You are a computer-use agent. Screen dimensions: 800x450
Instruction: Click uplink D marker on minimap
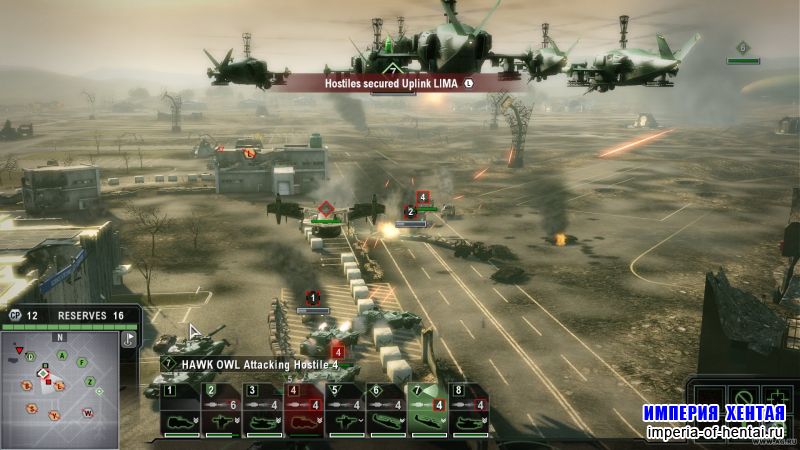tap(31, 357)
